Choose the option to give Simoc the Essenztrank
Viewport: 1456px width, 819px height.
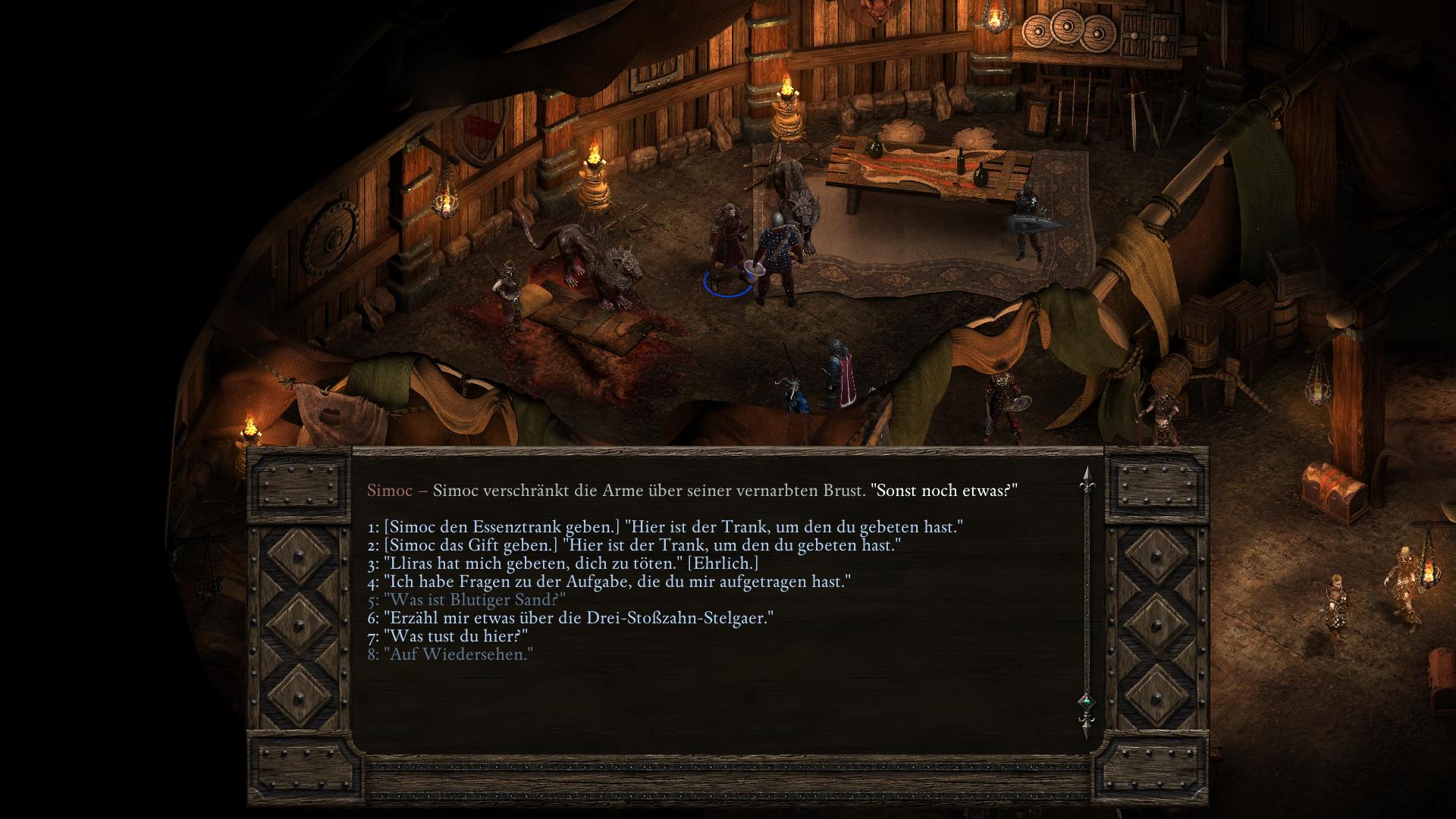(665, 527)
